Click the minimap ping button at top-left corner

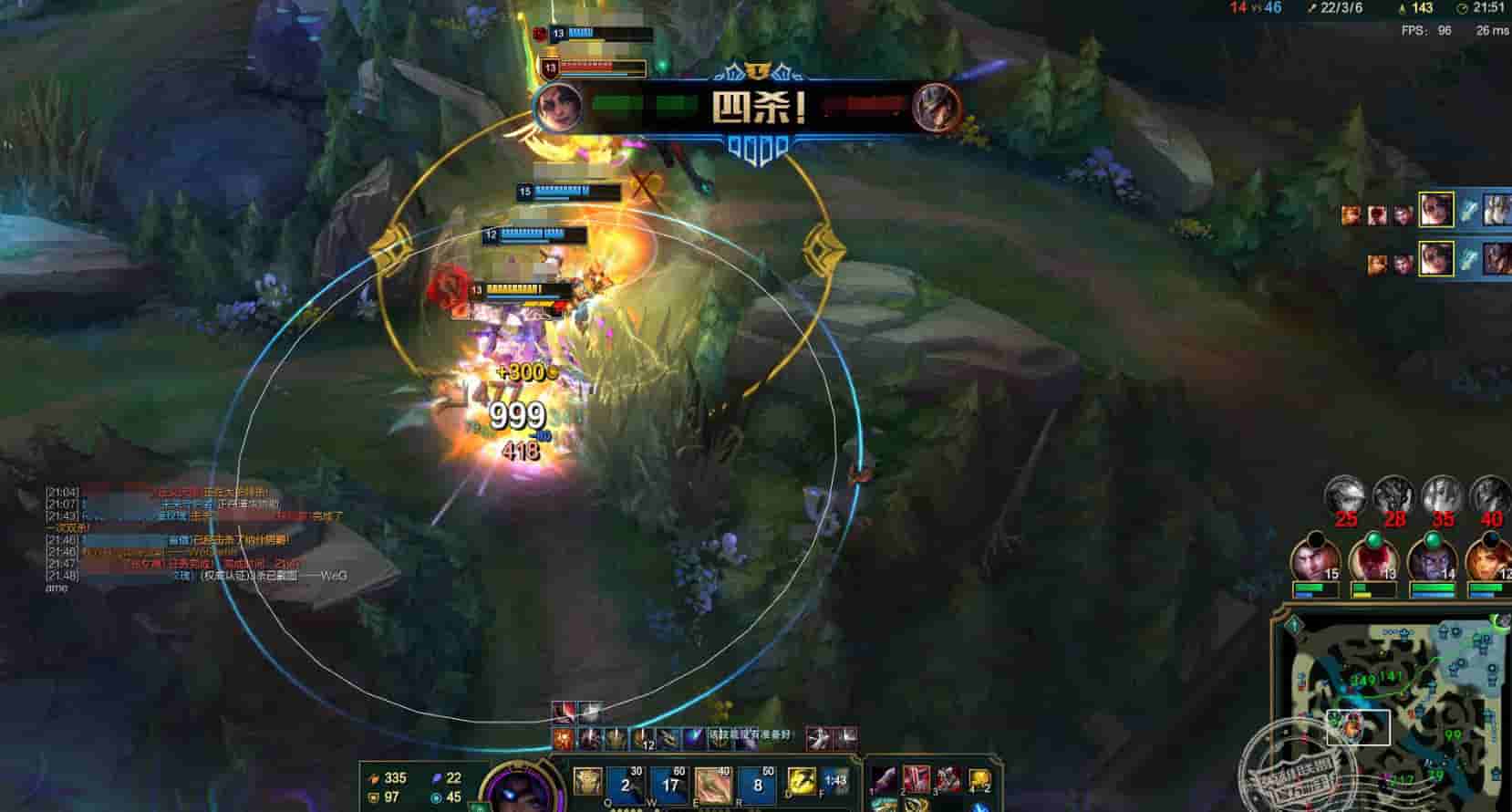[x=1294, y=625]
